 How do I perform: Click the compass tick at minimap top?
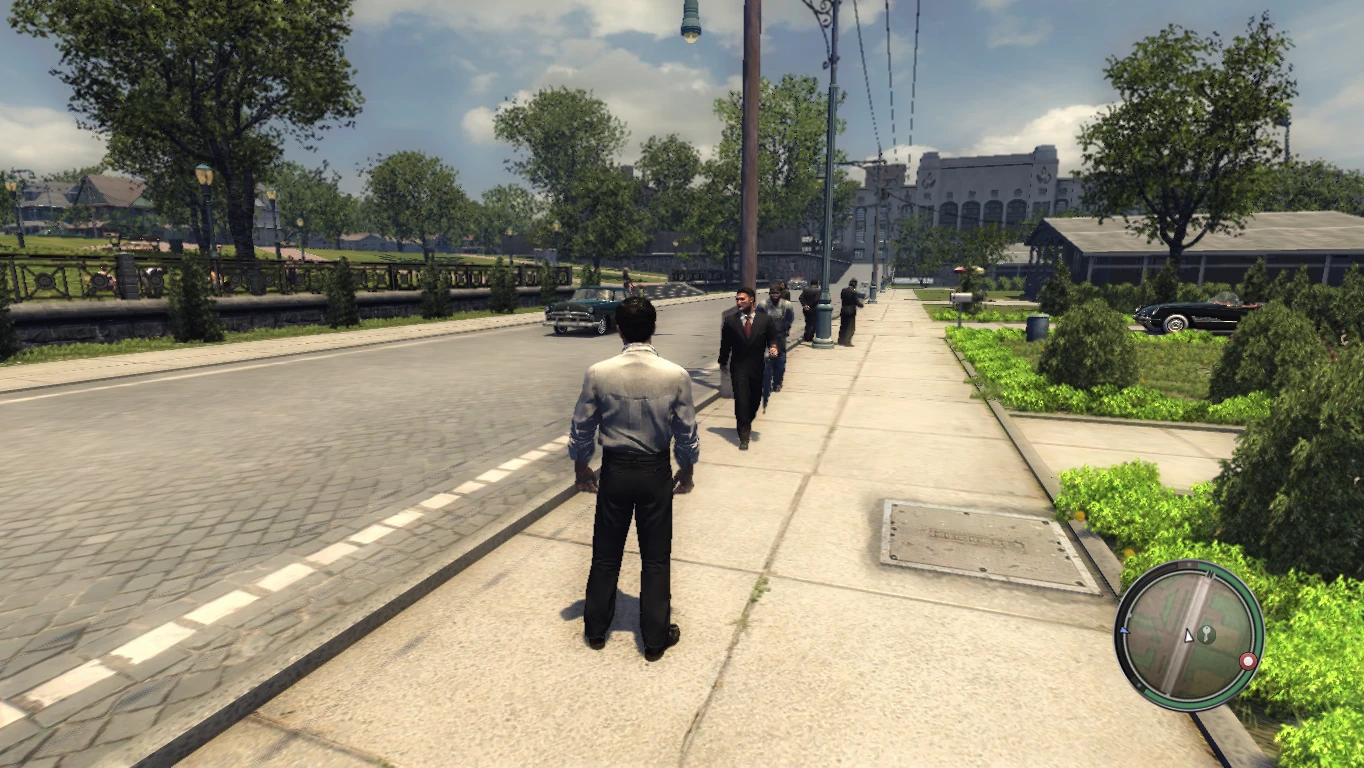click(x=1211, y=573)
